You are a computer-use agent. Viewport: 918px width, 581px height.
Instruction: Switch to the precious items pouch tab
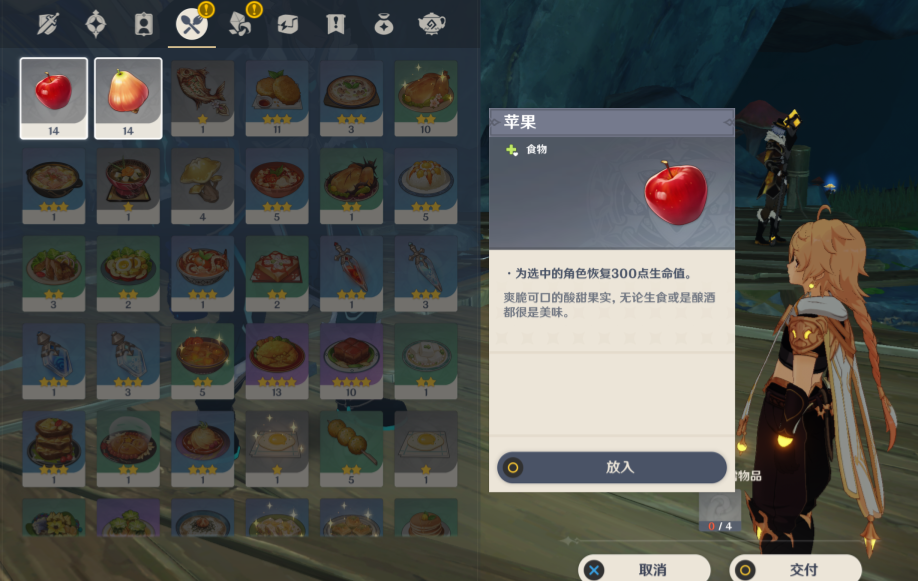[x=384, y=23]
